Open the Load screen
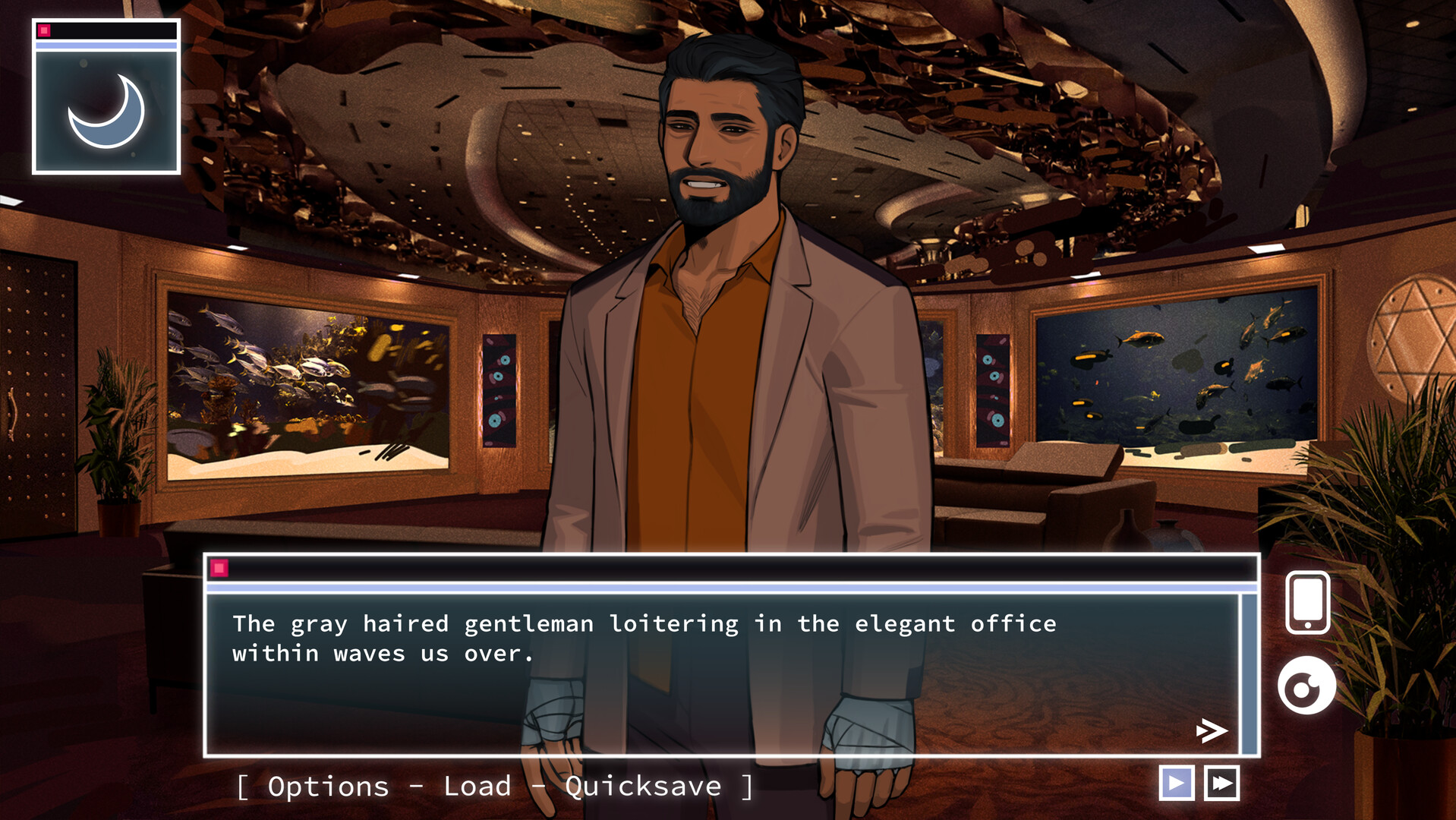 (477, 787)
